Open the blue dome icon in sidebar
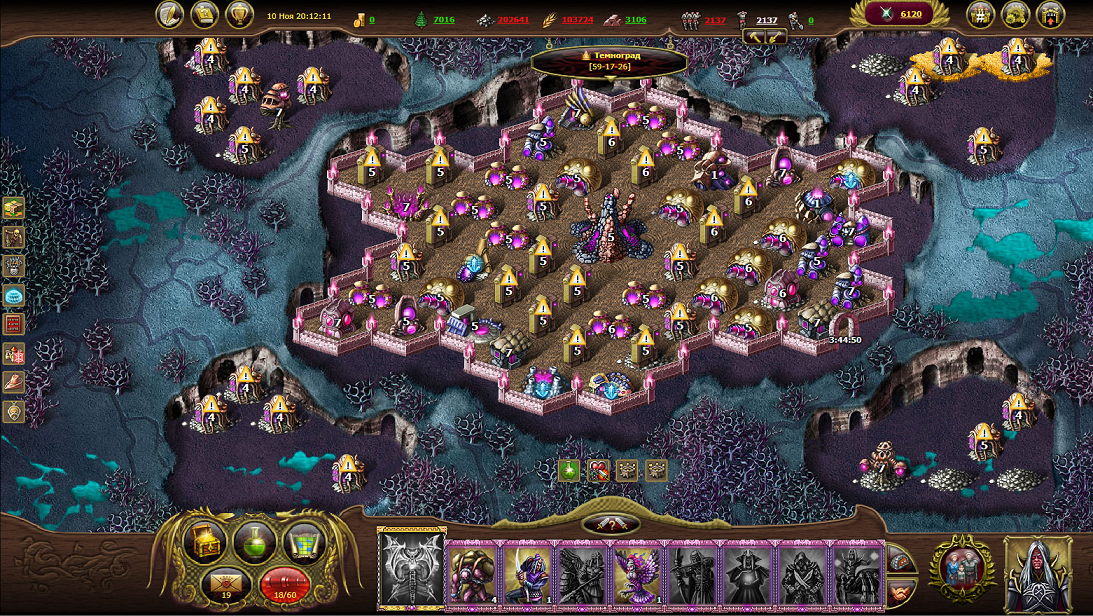 pyautogui.click(x=14, y=295)
